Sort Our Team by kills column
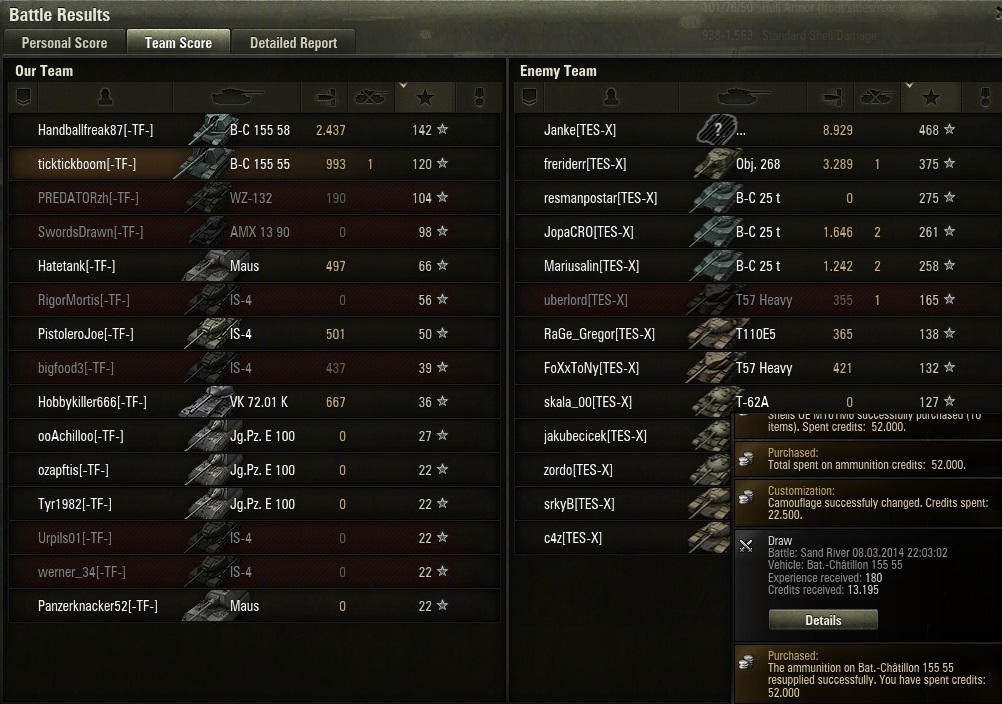The width and height of the screenshot is (1002, 704). tap(370, 97)
